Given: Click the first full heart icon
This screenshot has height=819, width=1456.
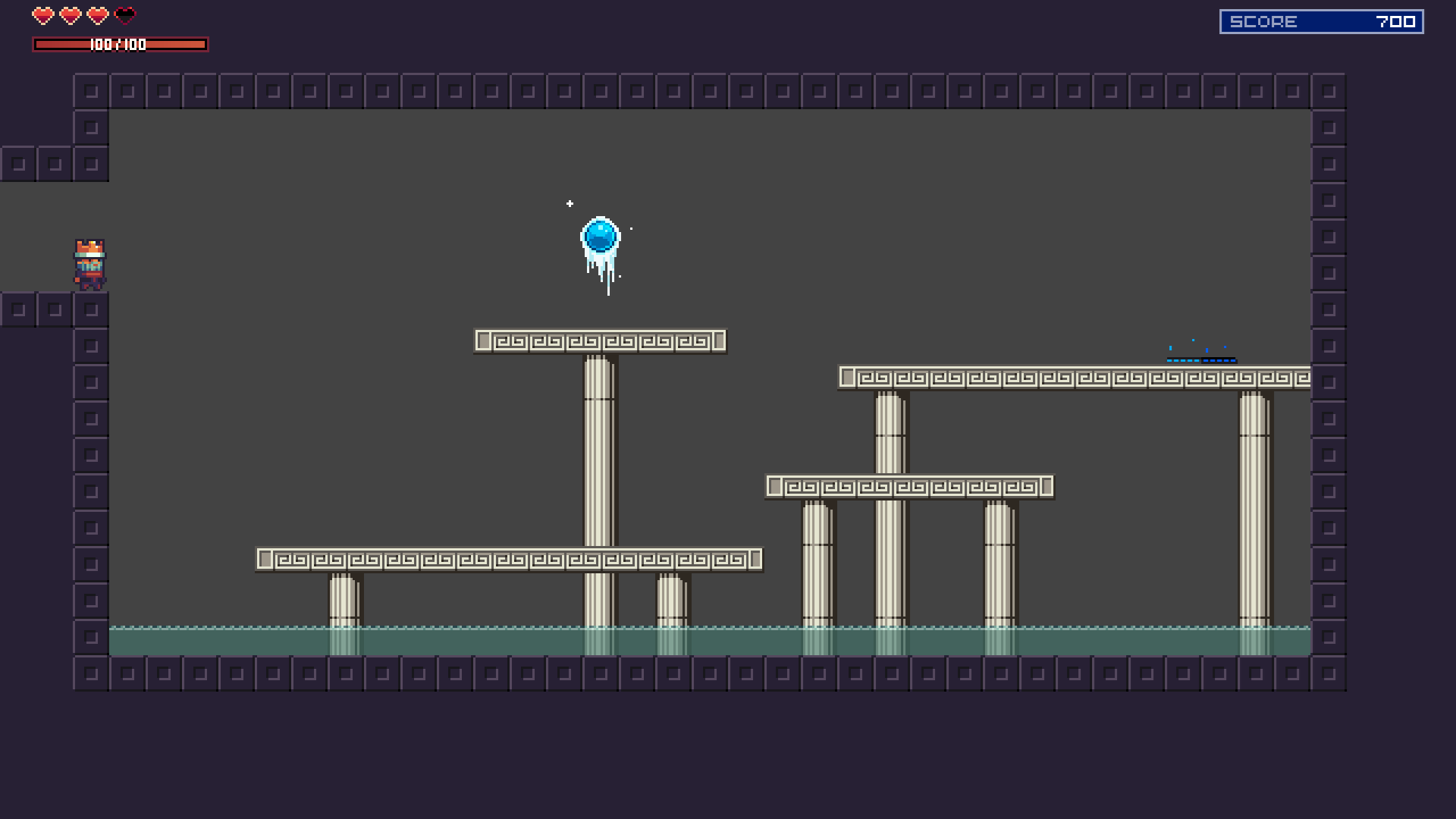Looking at the screenshot, I should tap(42, 14).
